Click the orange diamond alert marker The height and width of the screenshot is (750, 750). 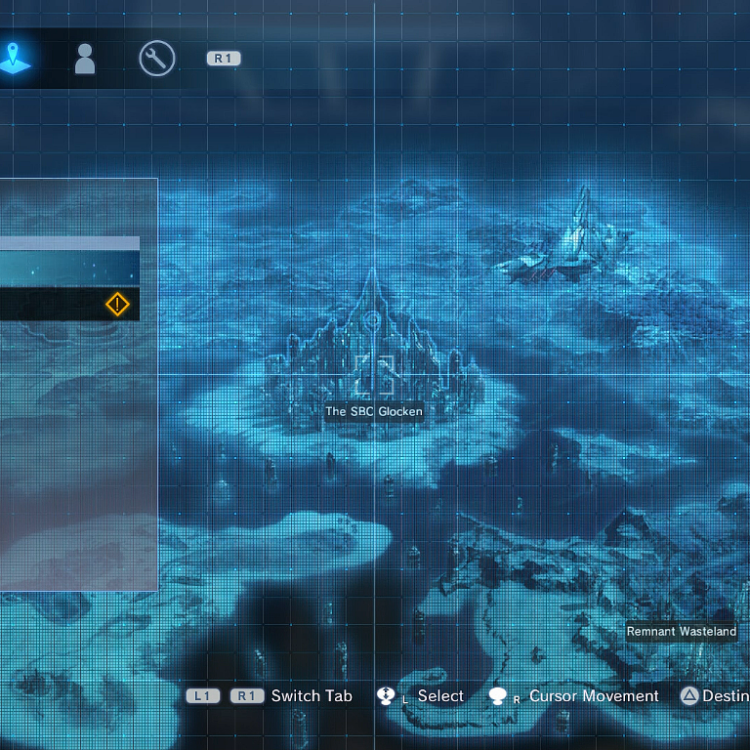pos(118,304)
